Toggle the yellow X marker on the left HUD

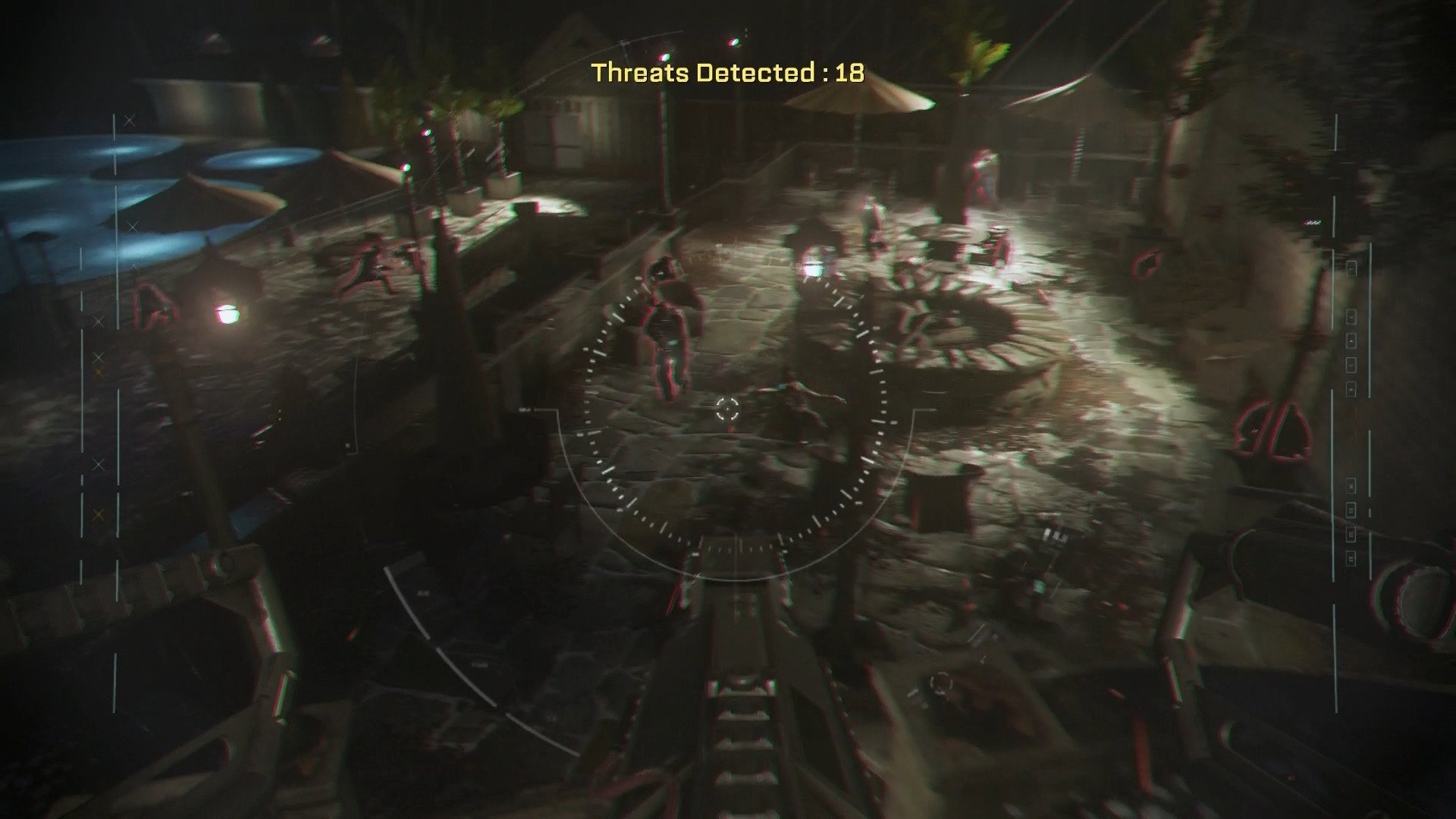pyautogui.click(x=98, y=372)
